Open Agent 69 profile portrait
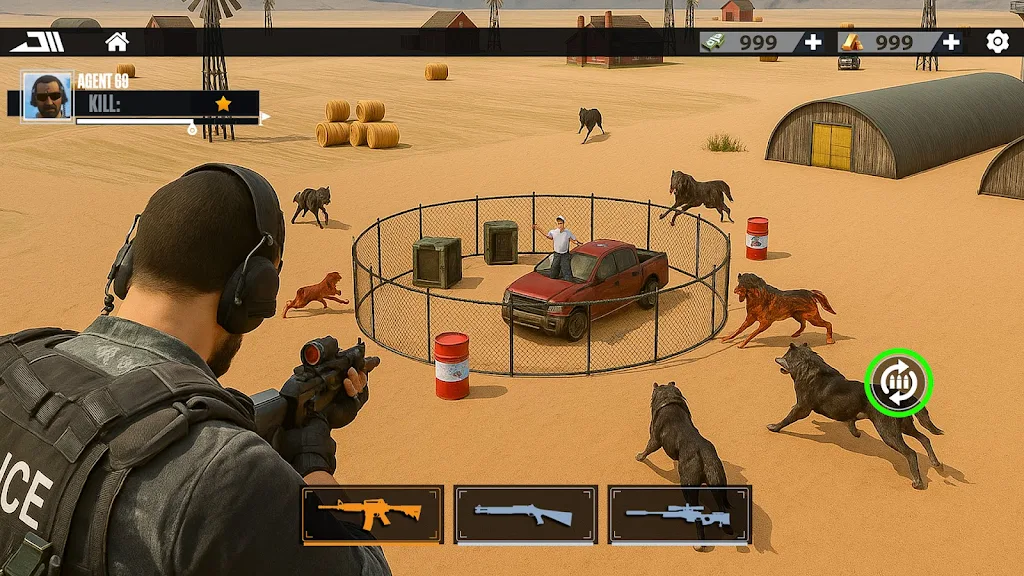1024x576 pixels. [x=47, y=97]
